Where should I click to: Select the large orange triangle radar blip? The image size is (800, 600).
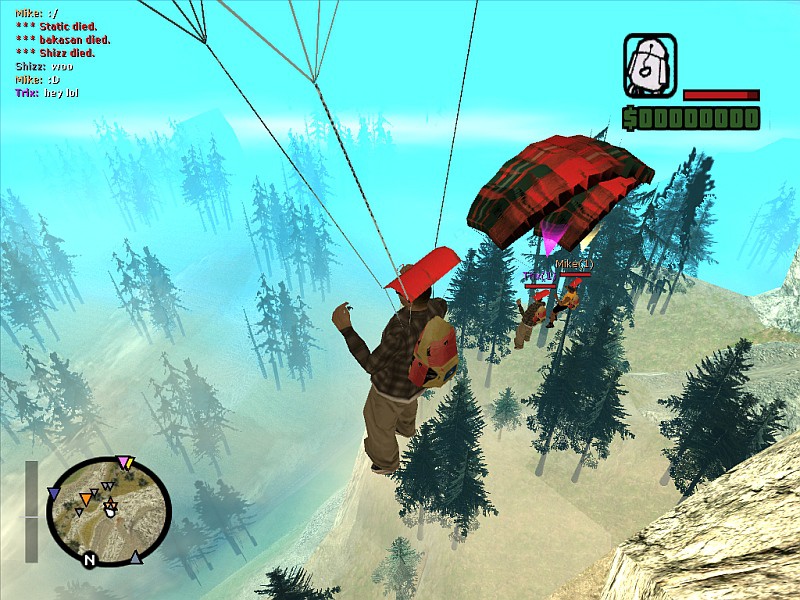click(x=87, y=497)
